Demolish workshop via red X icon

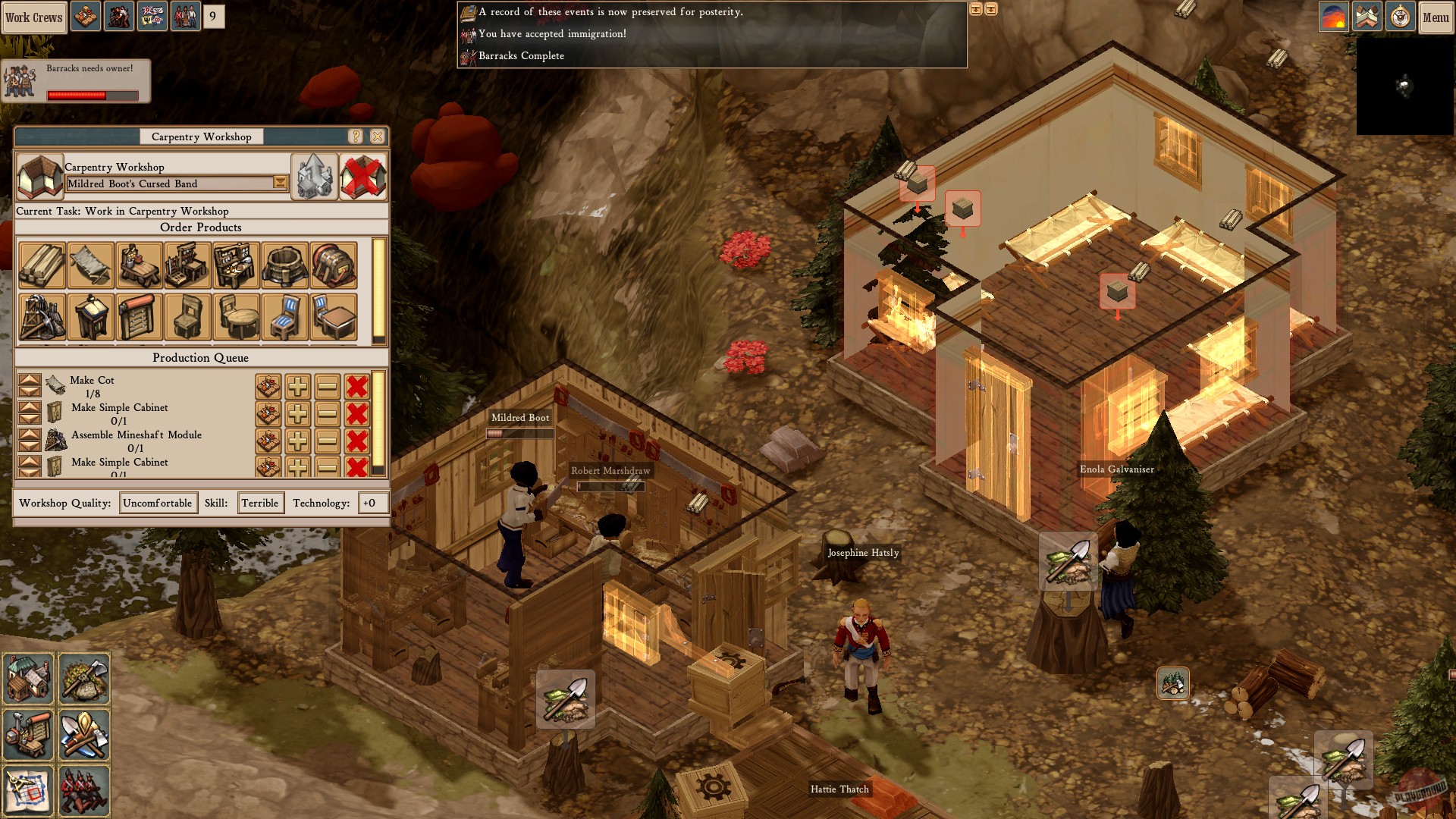point(362,176)
